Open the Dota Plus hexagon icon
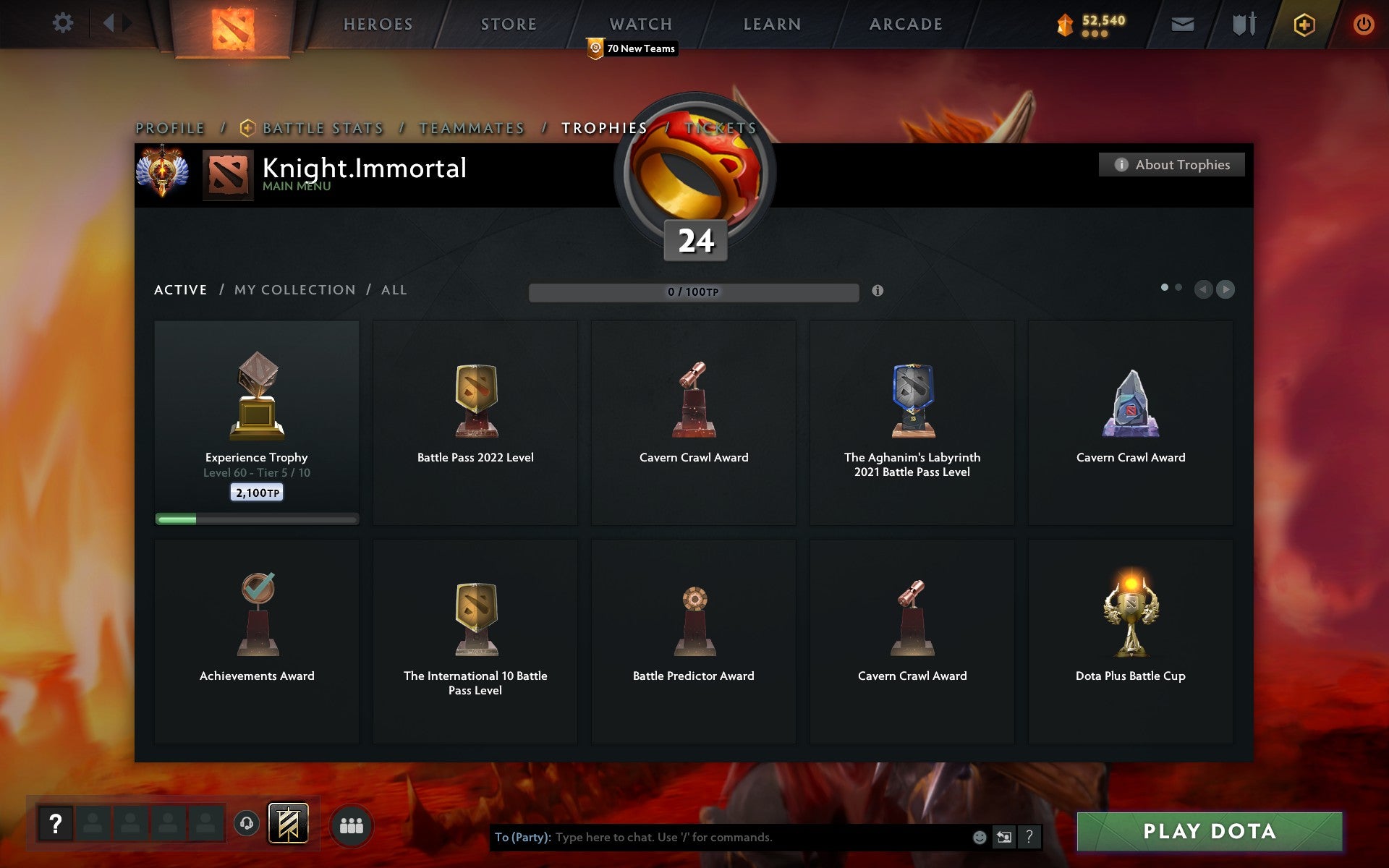 point(1303,23)
